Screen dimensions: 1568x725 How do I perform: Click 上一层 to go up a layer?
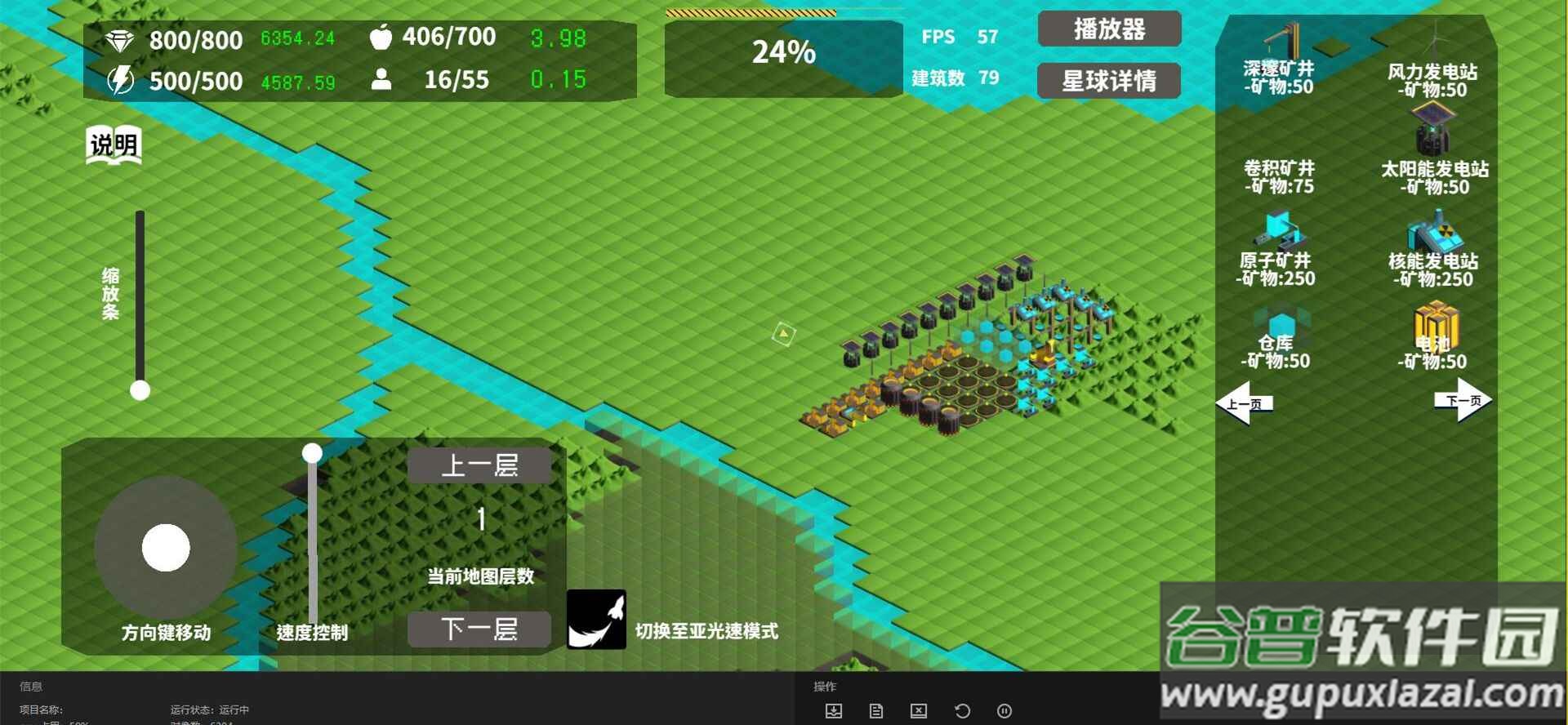pos(480,464)
